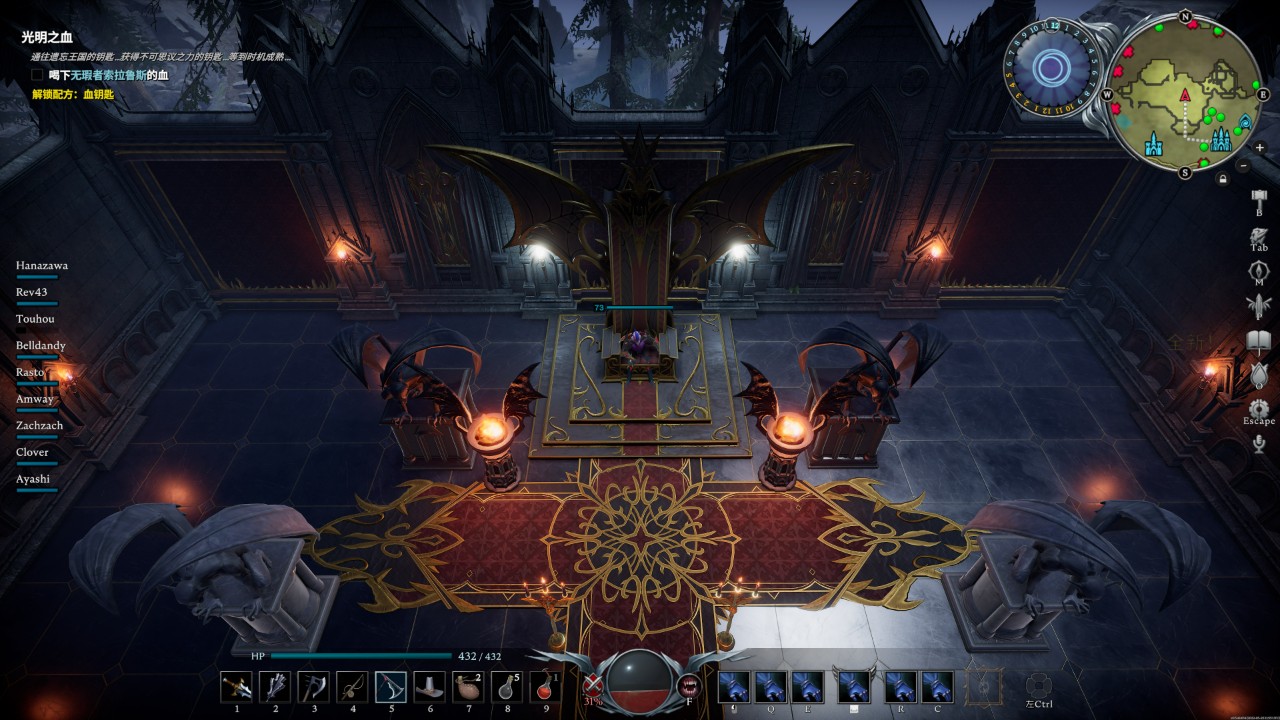Use the red potion in slot 9

click(545, 686)
